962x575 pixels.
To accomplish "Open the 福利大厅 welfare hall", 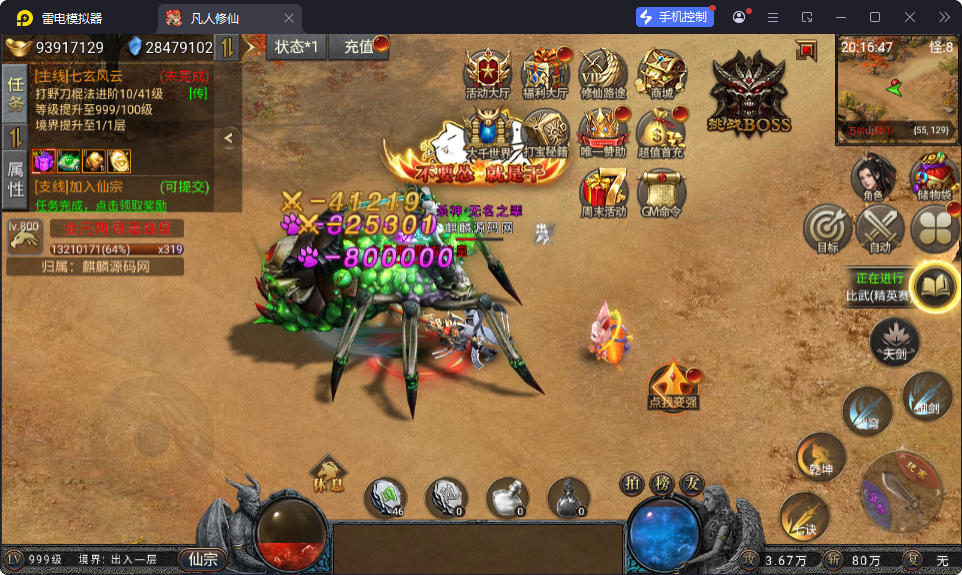I will coord(546,73).
